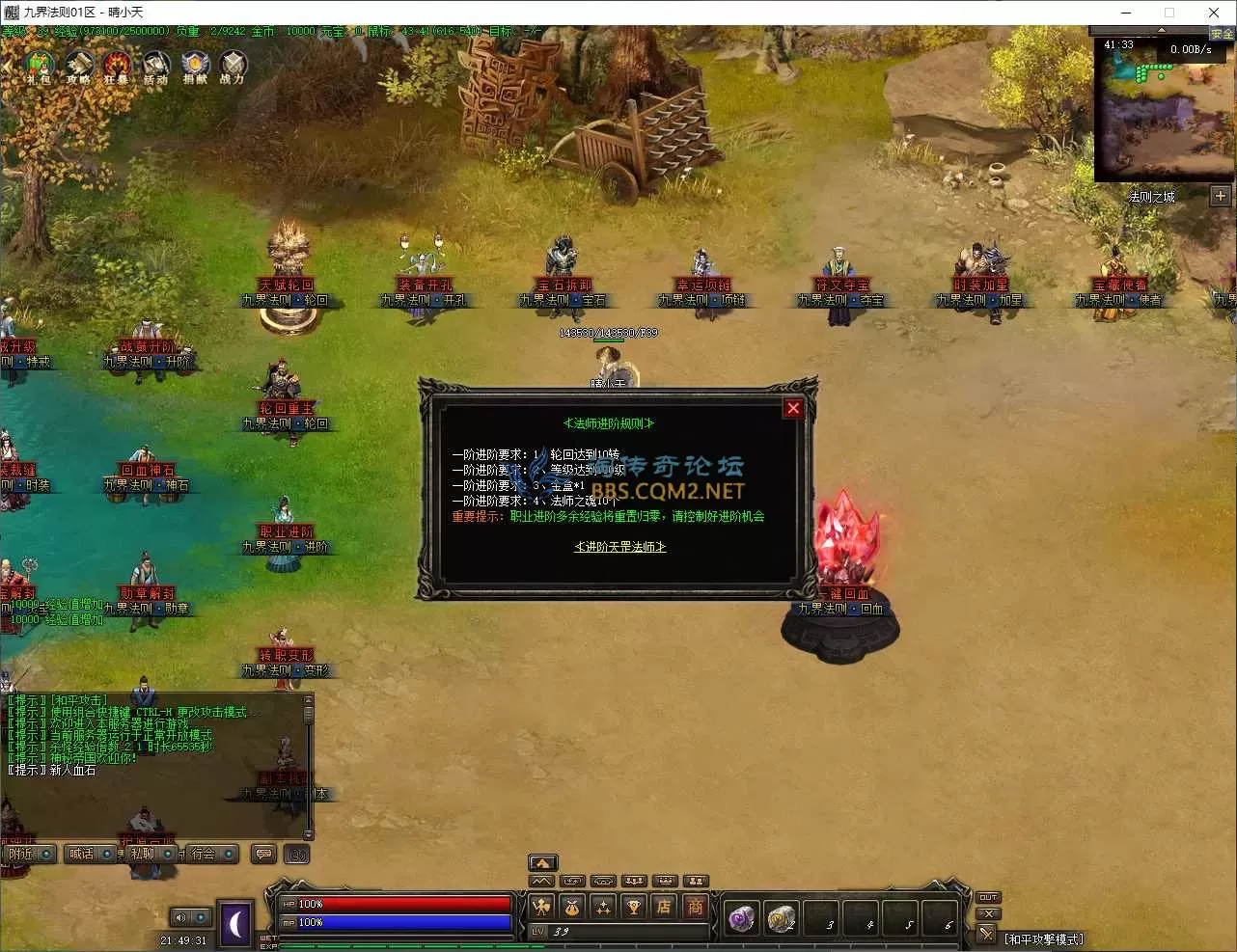Choose the 进阶天罡法师 dialogue option
This screenshot has width=1237, height=952.
coord(619,547)
